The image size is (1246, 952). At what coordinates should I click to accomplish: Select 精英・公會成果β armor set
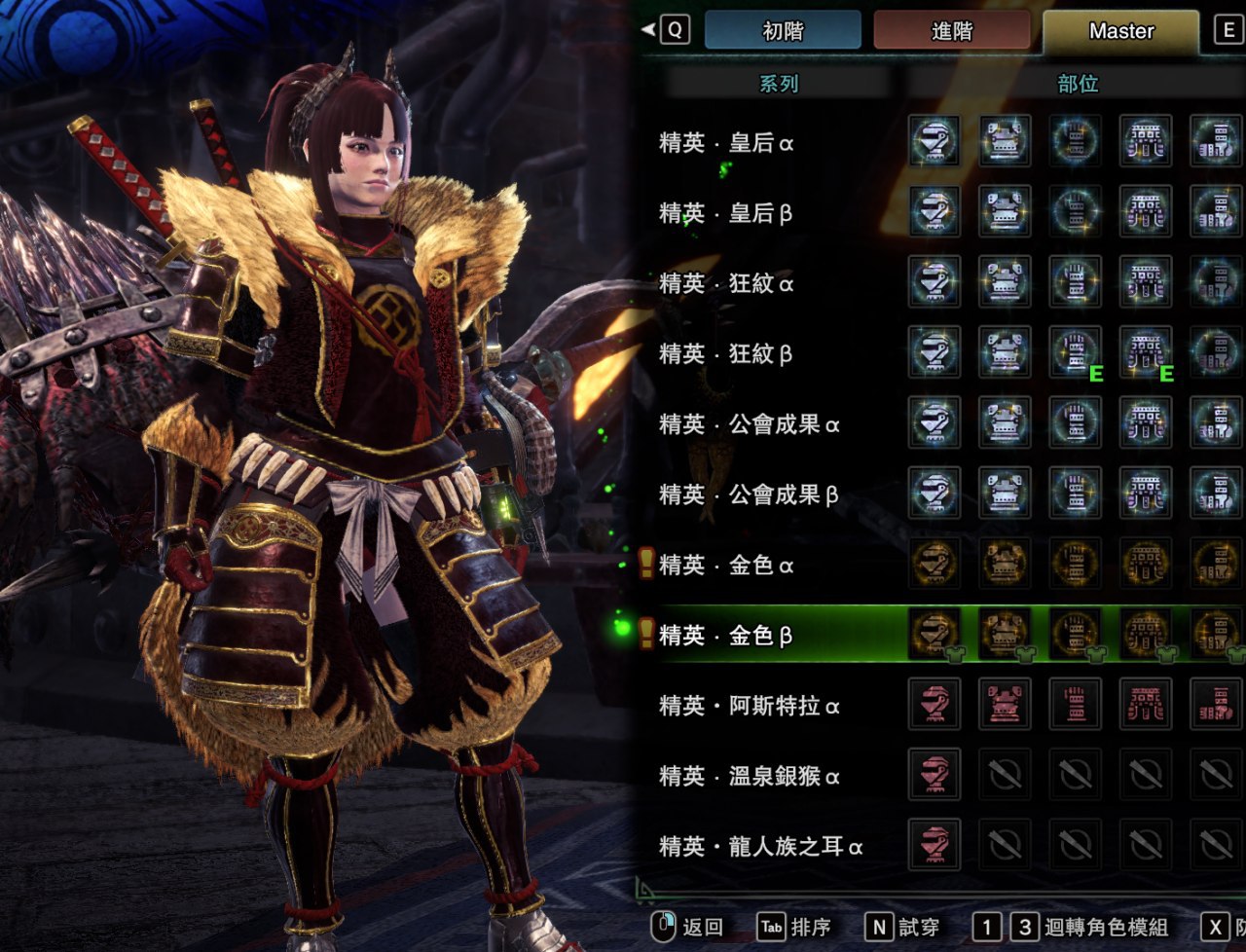pyautogui.click(x=750, y=494)
